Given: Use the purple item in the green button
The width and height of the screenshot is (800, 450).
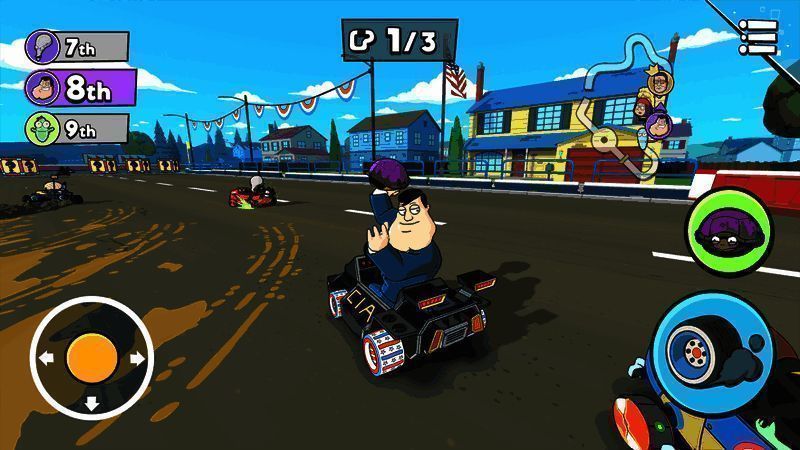Looking at the screenshot, I should click(x=728, y=229).
